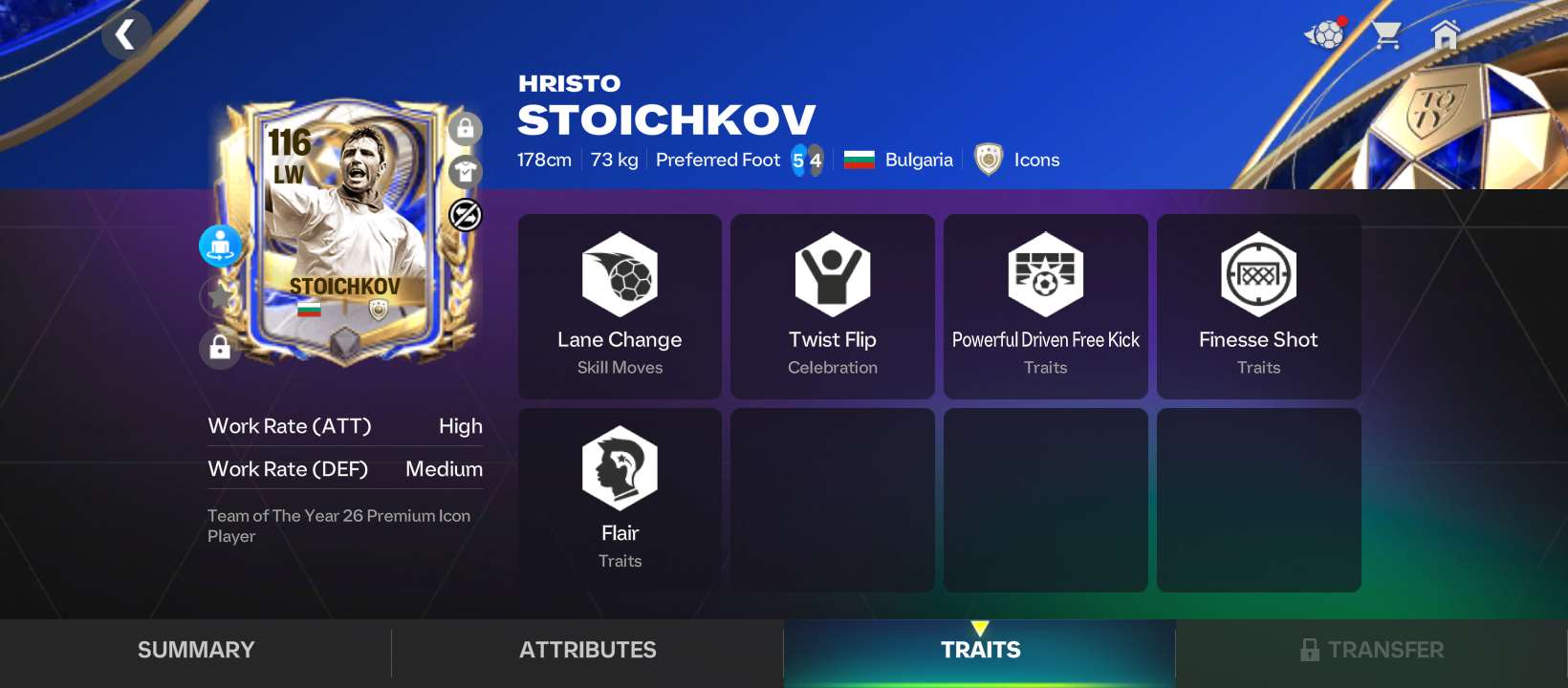Click the home icon in top bar

[1444, 34]
